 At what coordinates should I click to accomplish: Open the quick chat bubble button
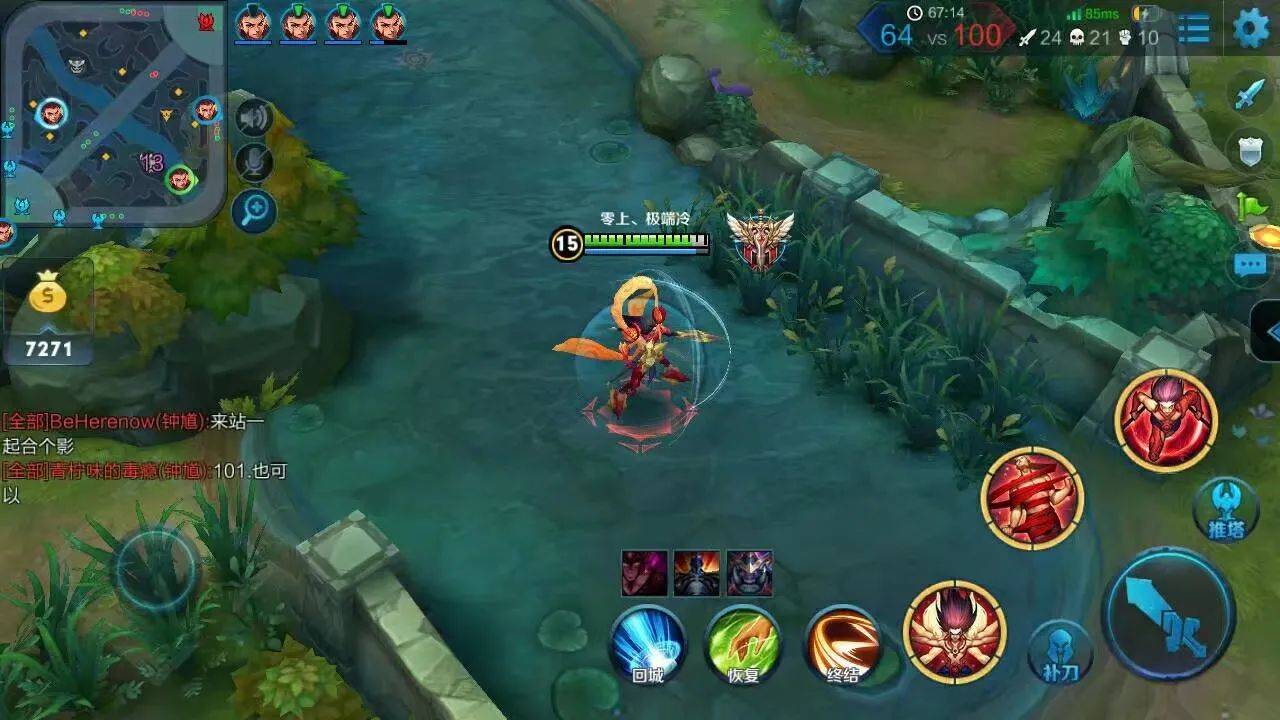point(1251,264)
